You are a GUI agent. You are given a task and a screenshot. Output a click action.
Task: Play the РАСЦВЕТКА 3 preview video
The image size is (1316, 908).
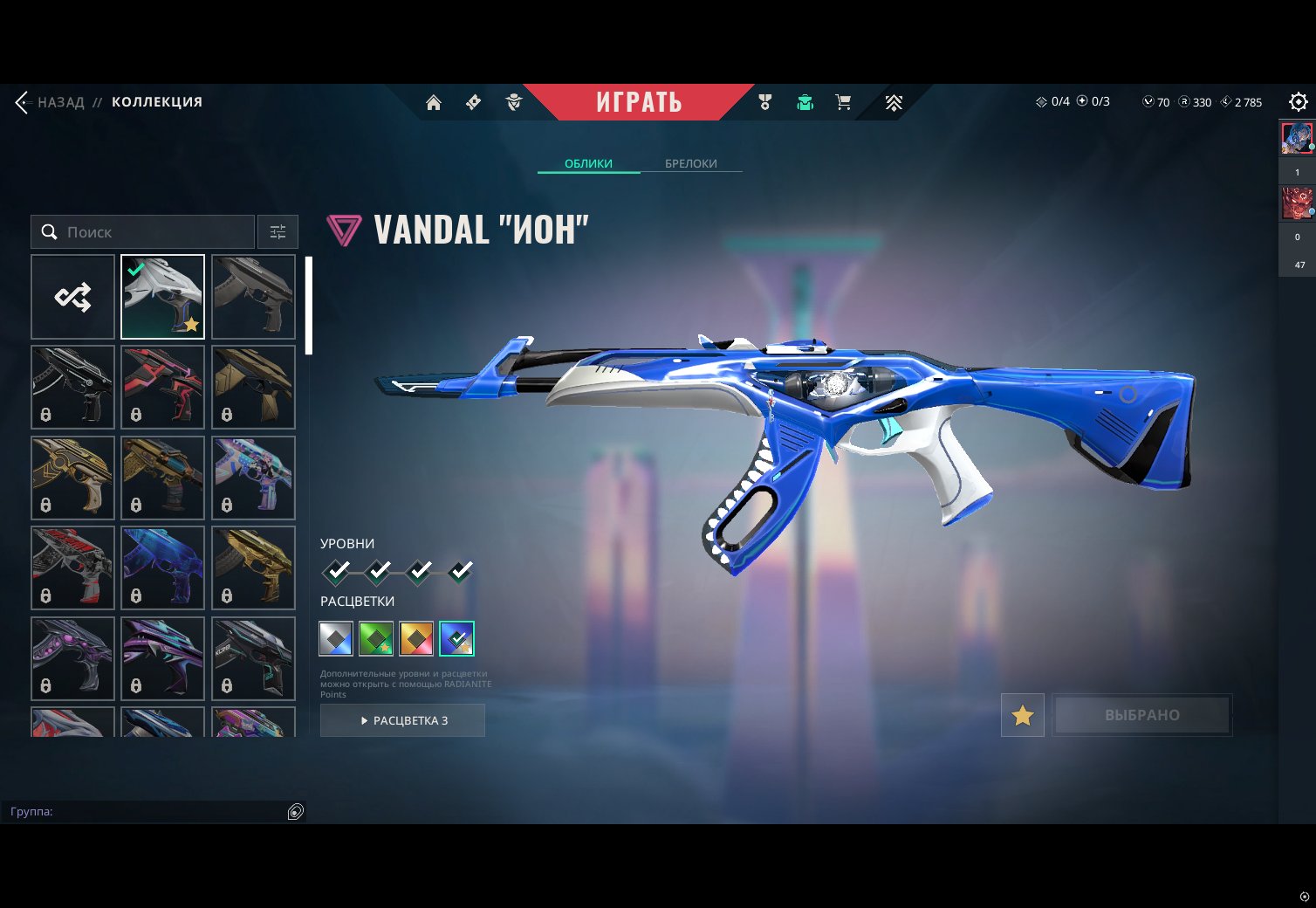pos(402,720)
